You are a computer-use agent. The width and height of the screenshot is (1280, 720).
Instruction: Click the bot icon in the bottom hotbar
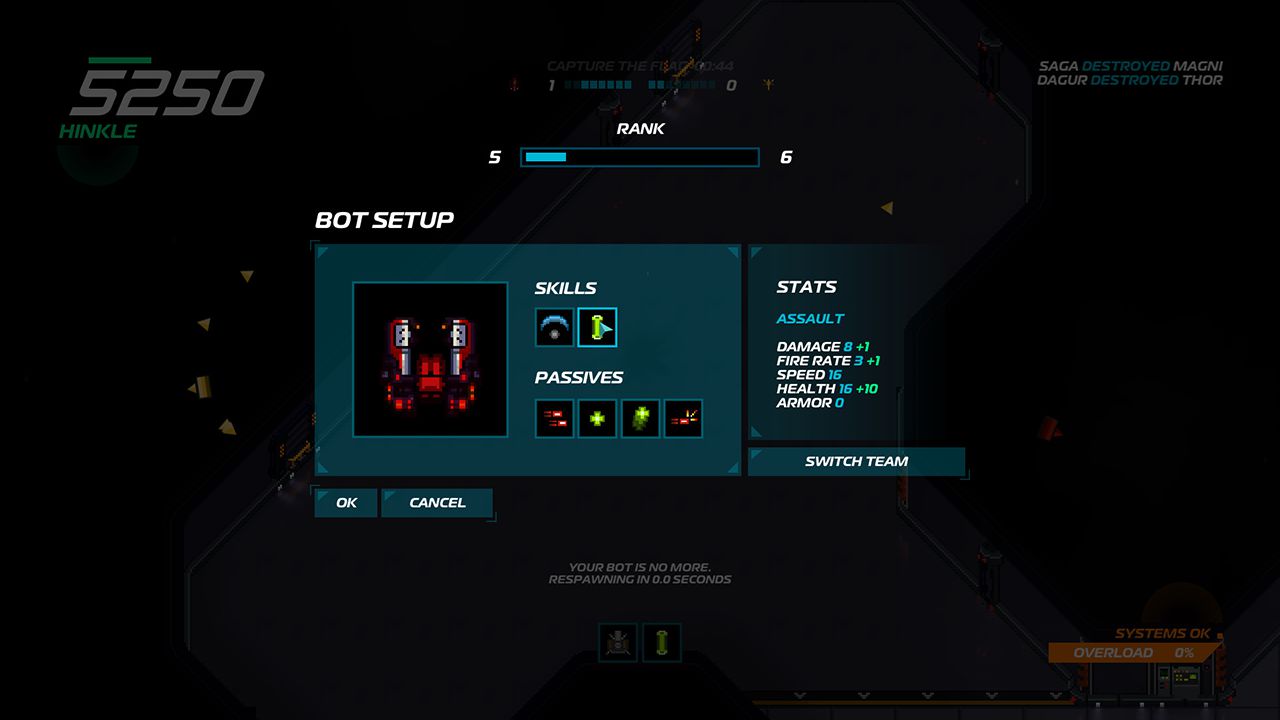pos(617,643)
